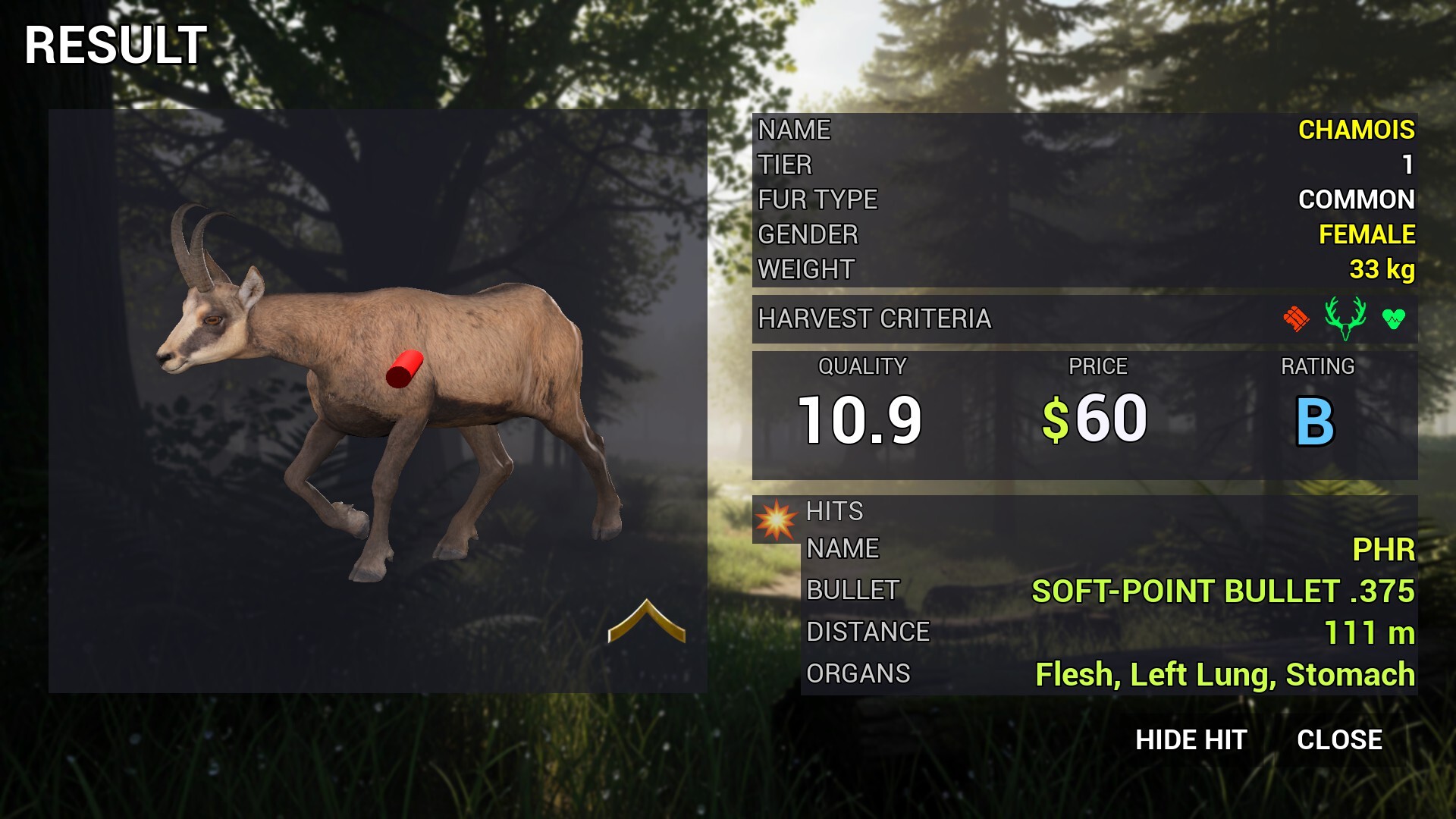Click the orange fur harvest criteria icon
This screenshot has width=1456, height=819.
click(x=1296, y=318)
